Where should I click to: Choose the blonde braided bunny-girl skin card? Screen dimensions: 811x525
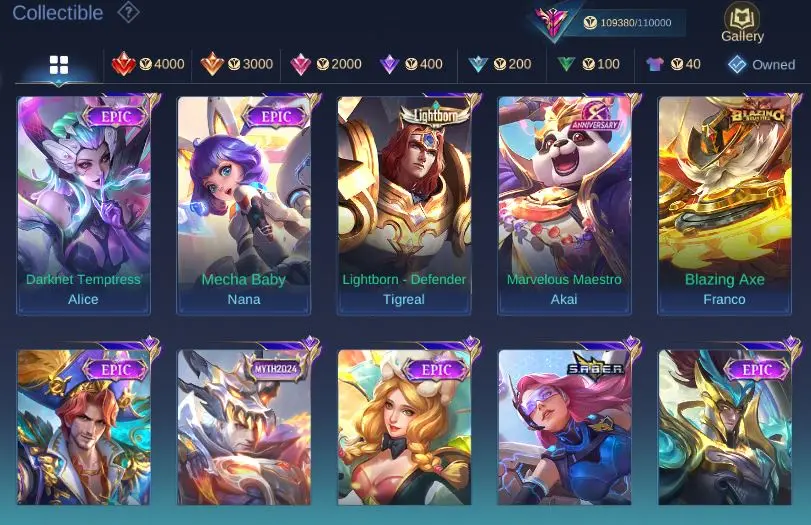(x=404, y=428)
